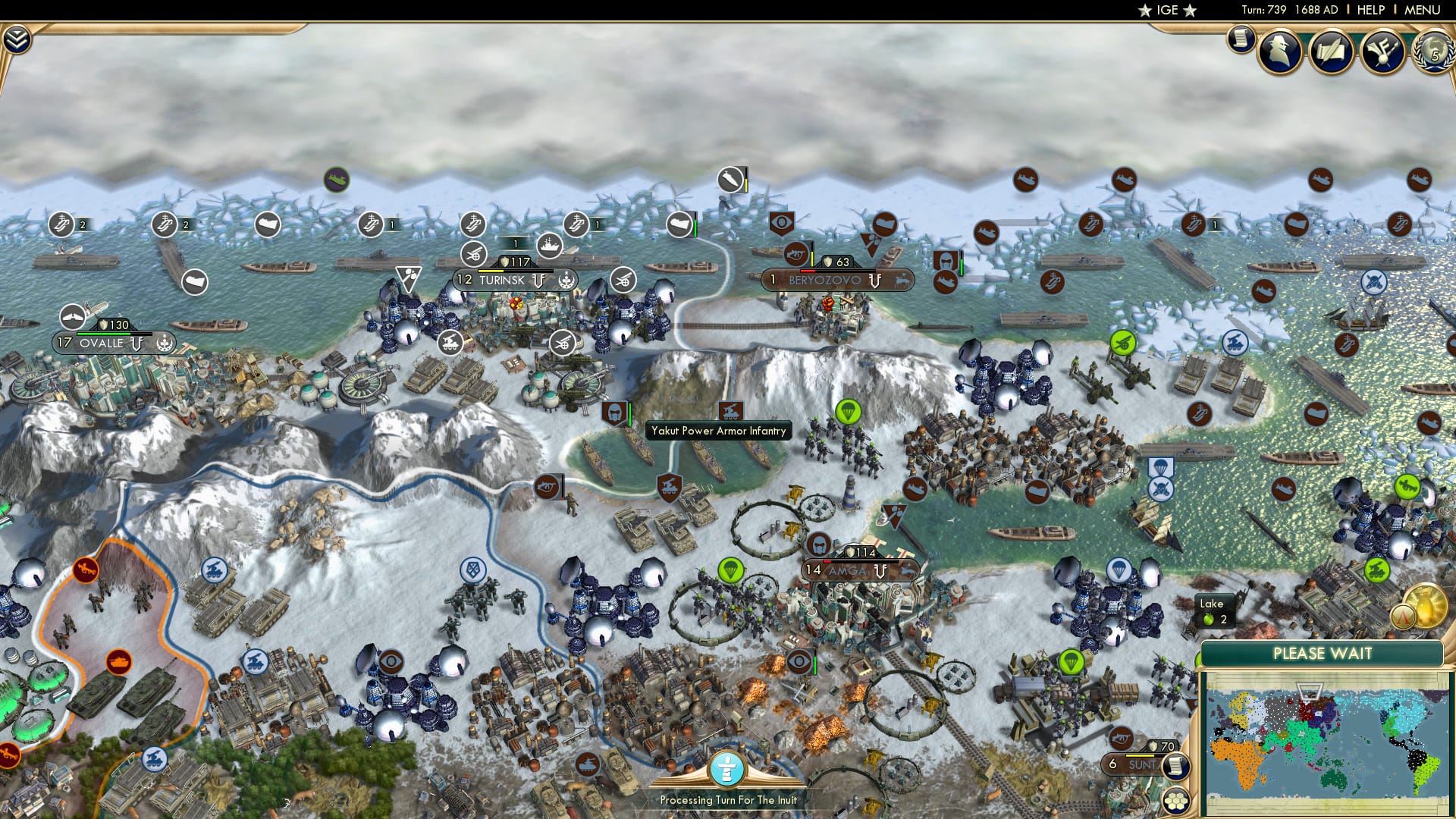
Task: Select the Yakut Power Armor Infantry unit flag
Action: [616, 413]
